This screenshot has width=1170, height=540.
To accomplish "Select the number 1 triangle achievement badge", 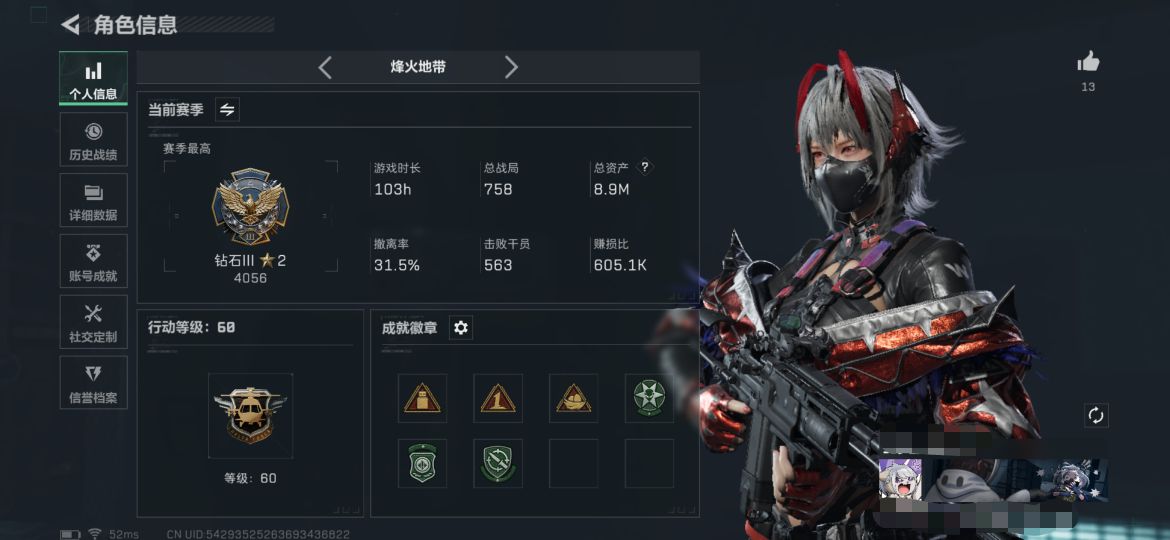I will pyautogui.click(x=498, y=398).
